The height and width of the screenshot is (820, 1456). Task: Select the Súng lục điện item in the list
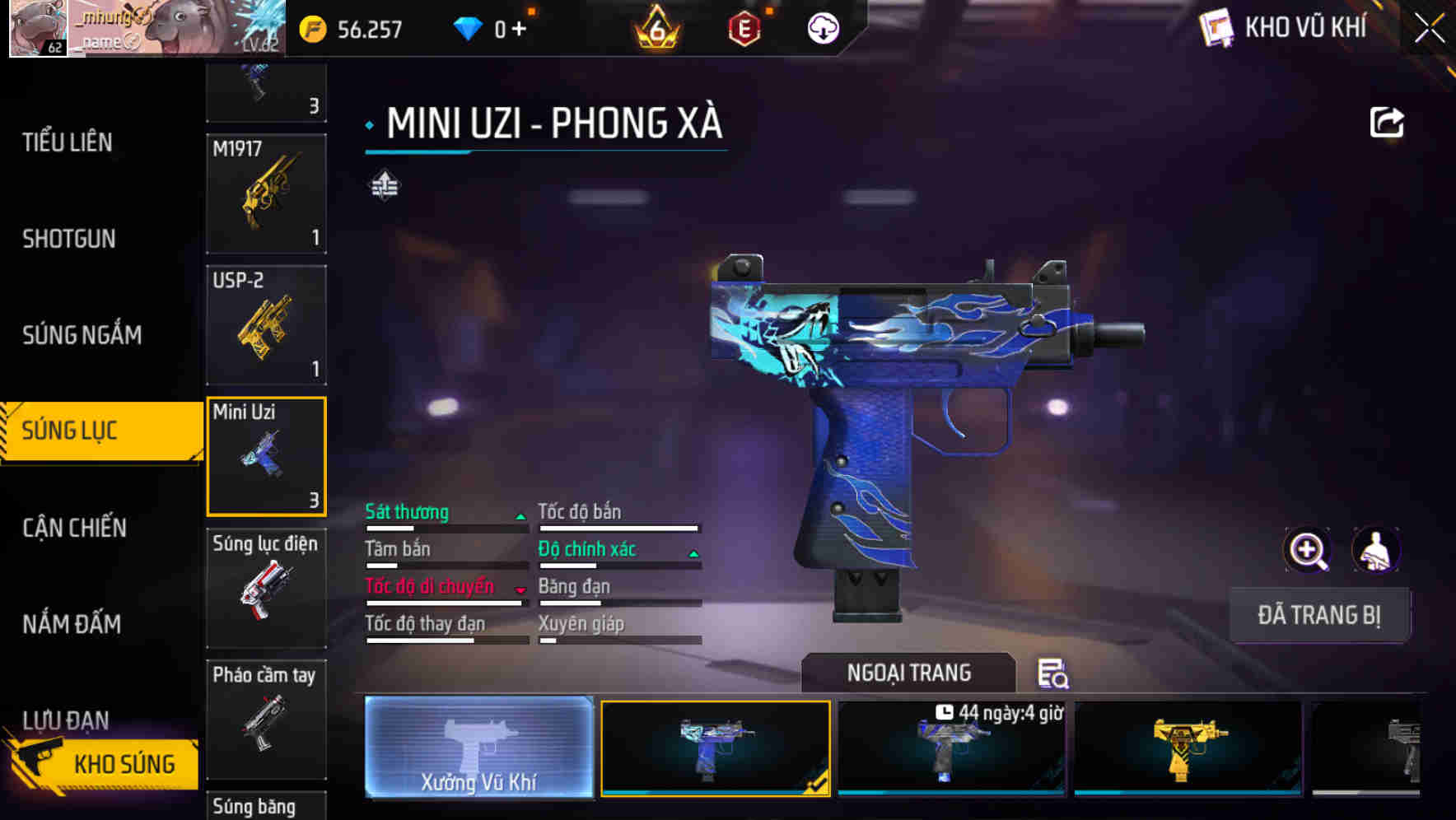tap(265, 586)
